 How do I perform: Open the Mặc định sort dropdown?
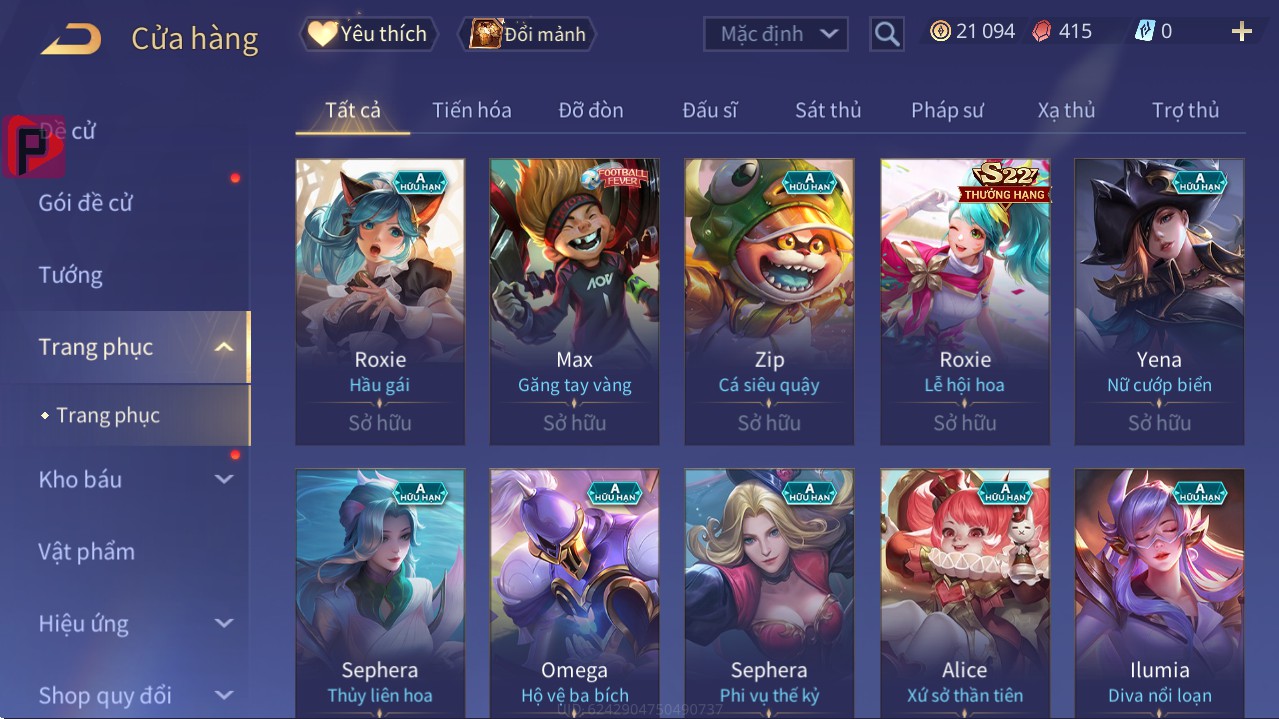[776, 34]
